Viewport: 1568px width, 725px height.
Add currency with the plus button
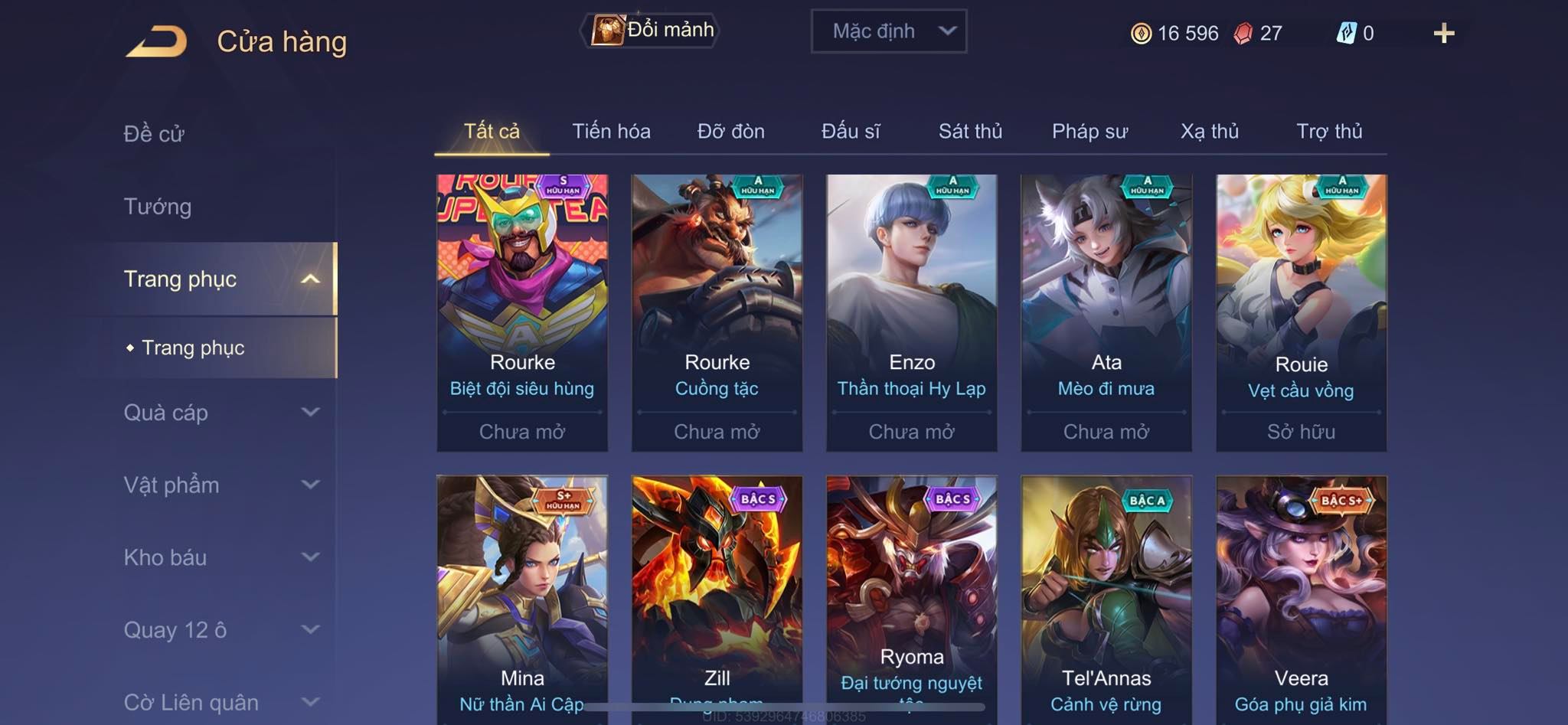point(1443,33)
